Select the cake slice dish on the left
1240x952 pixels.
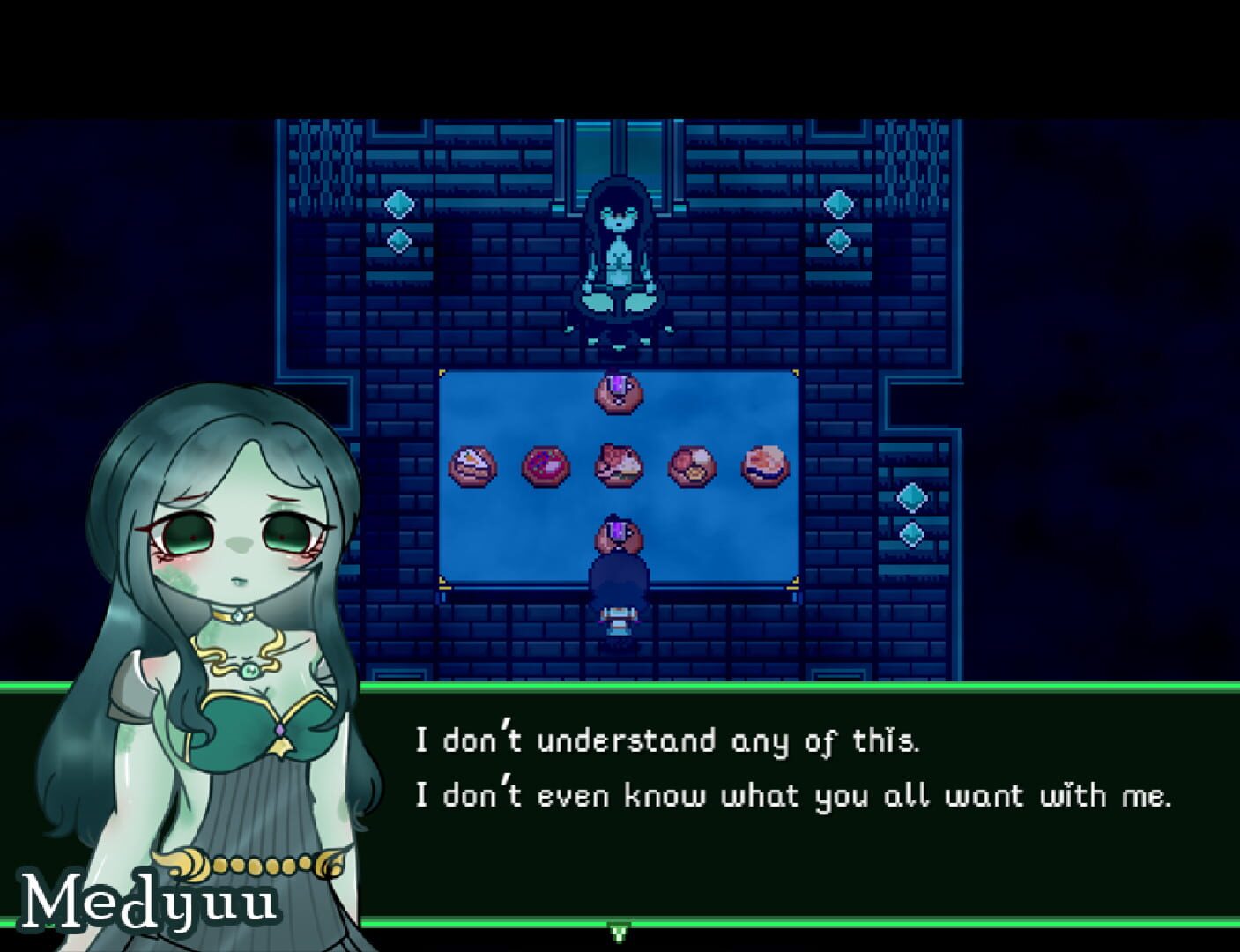(x=471, y=465)
